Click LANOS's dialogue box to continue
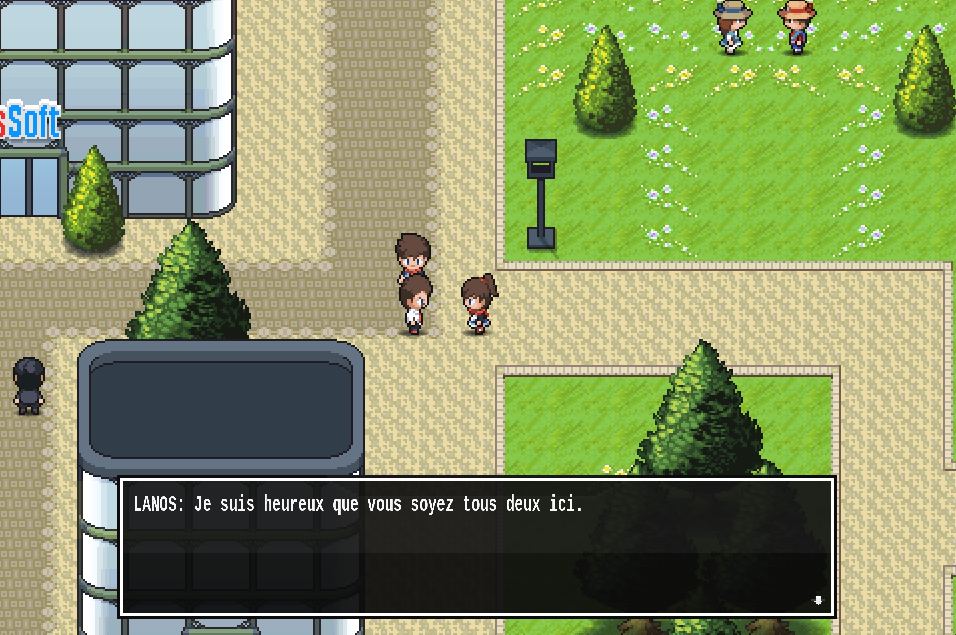 pos(476,546)
